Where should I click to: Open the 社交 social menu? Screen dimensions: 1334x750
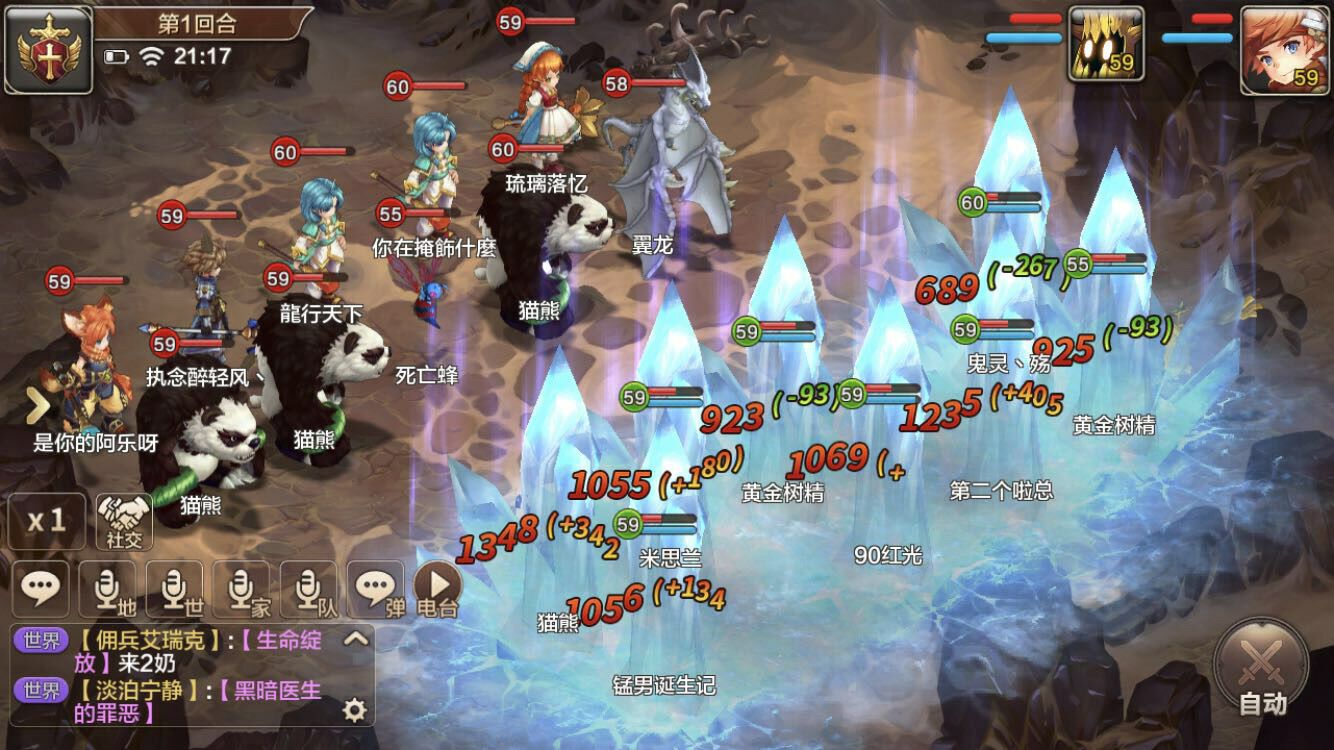tap(125, 520)
